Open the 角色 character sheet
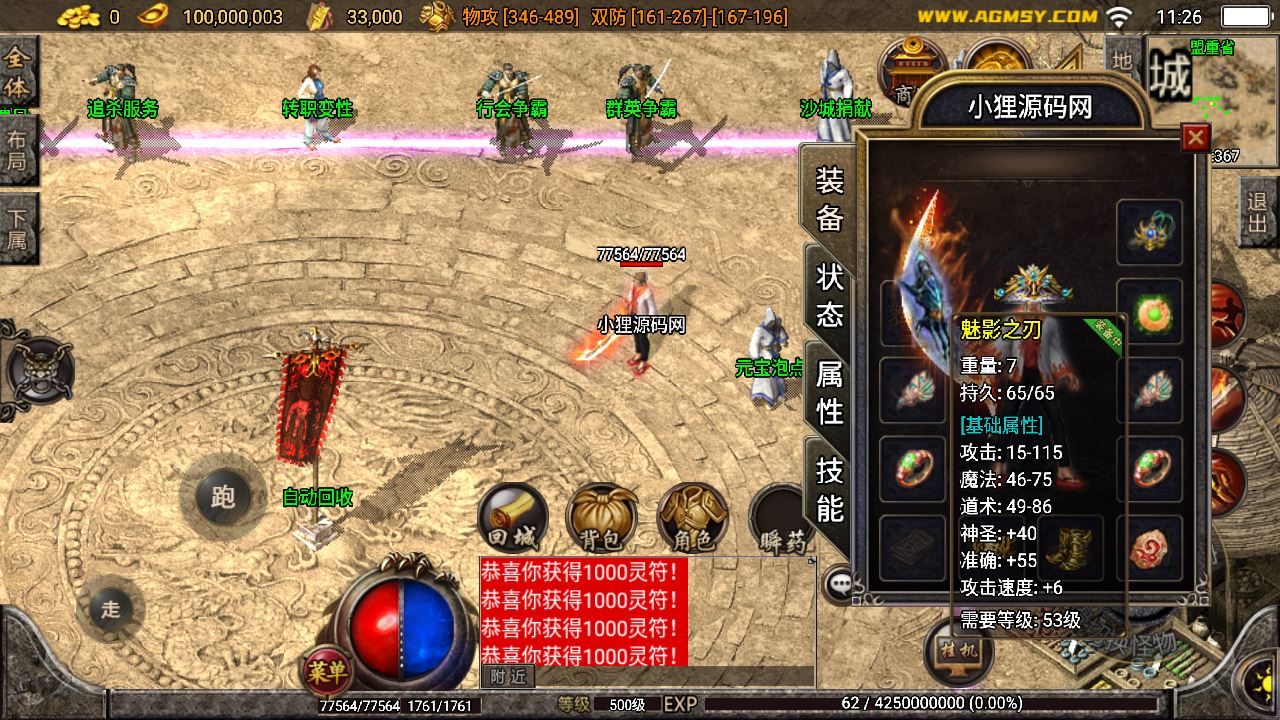1280x720 pixels. coord(692,519)
